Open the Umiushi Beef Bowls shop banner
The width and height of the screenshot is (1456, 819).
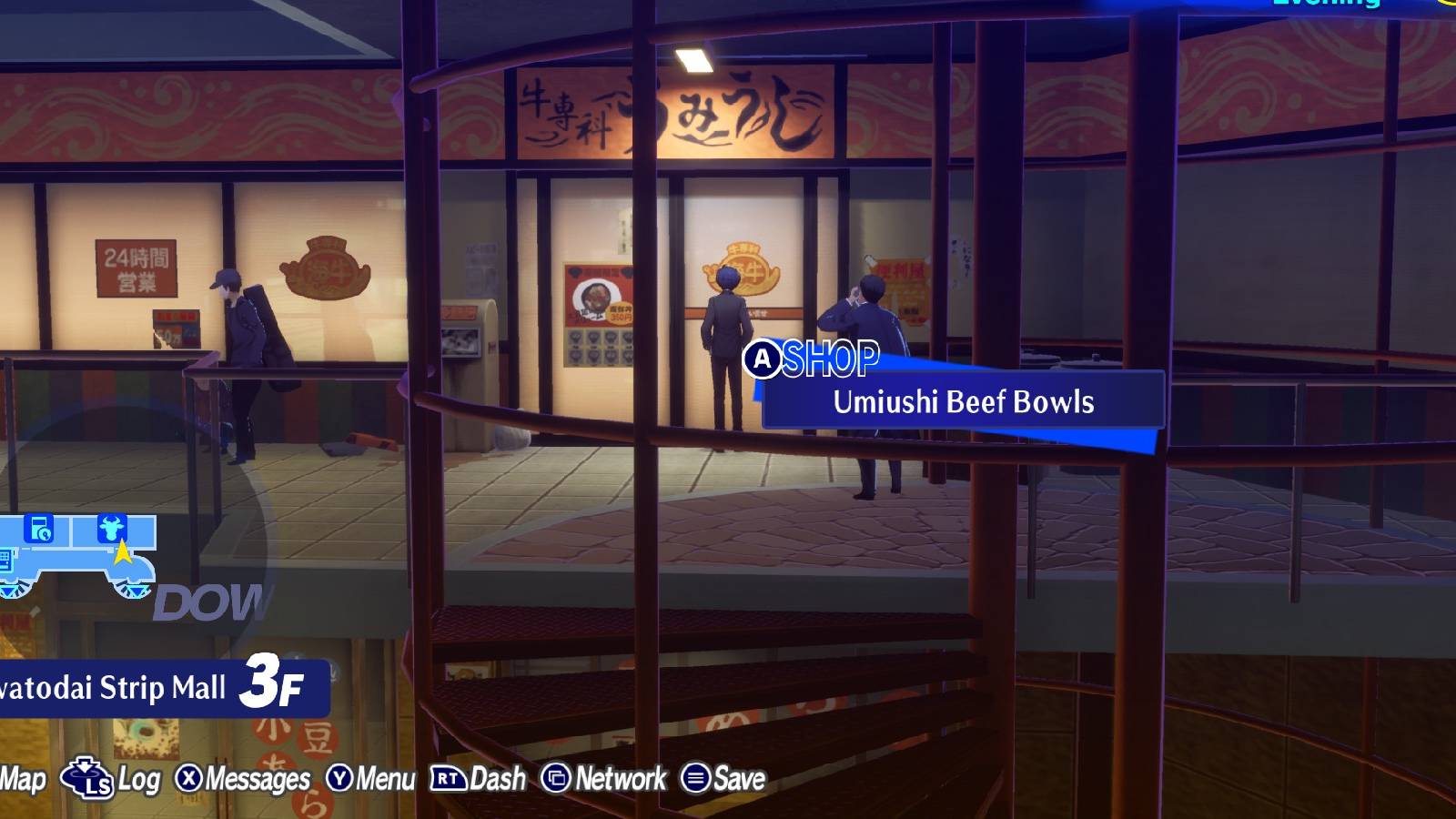pos(965,402)
